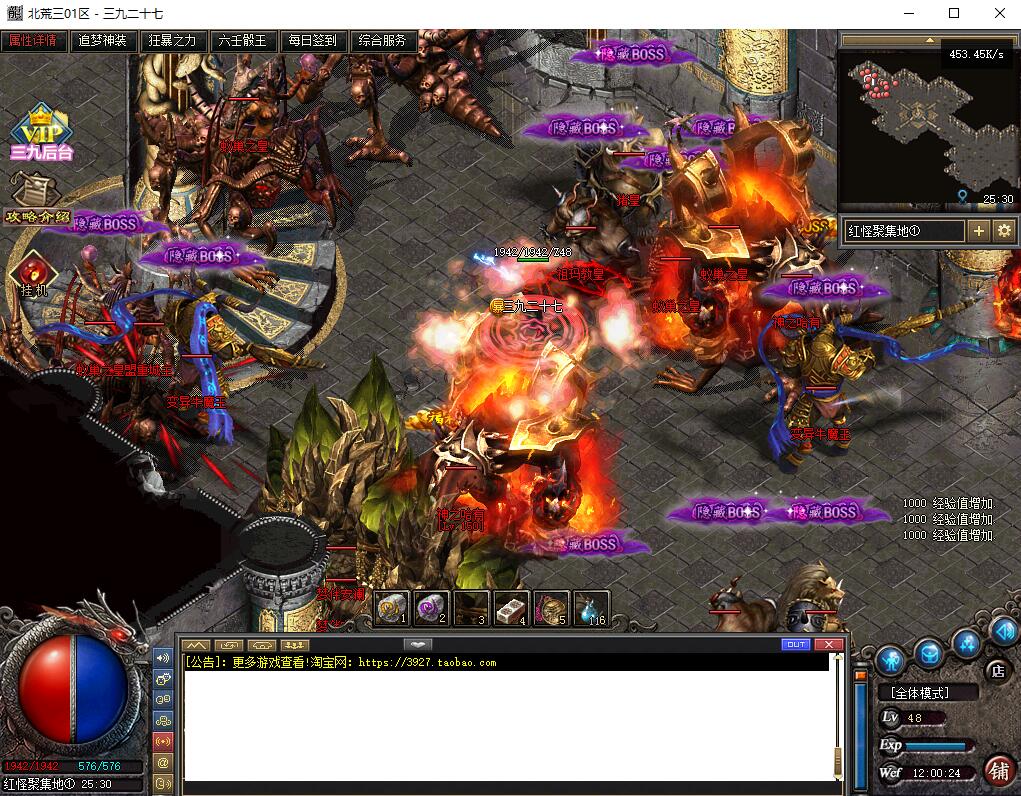Open the 每日签到 daily sign-in menu

pos(312,41)
